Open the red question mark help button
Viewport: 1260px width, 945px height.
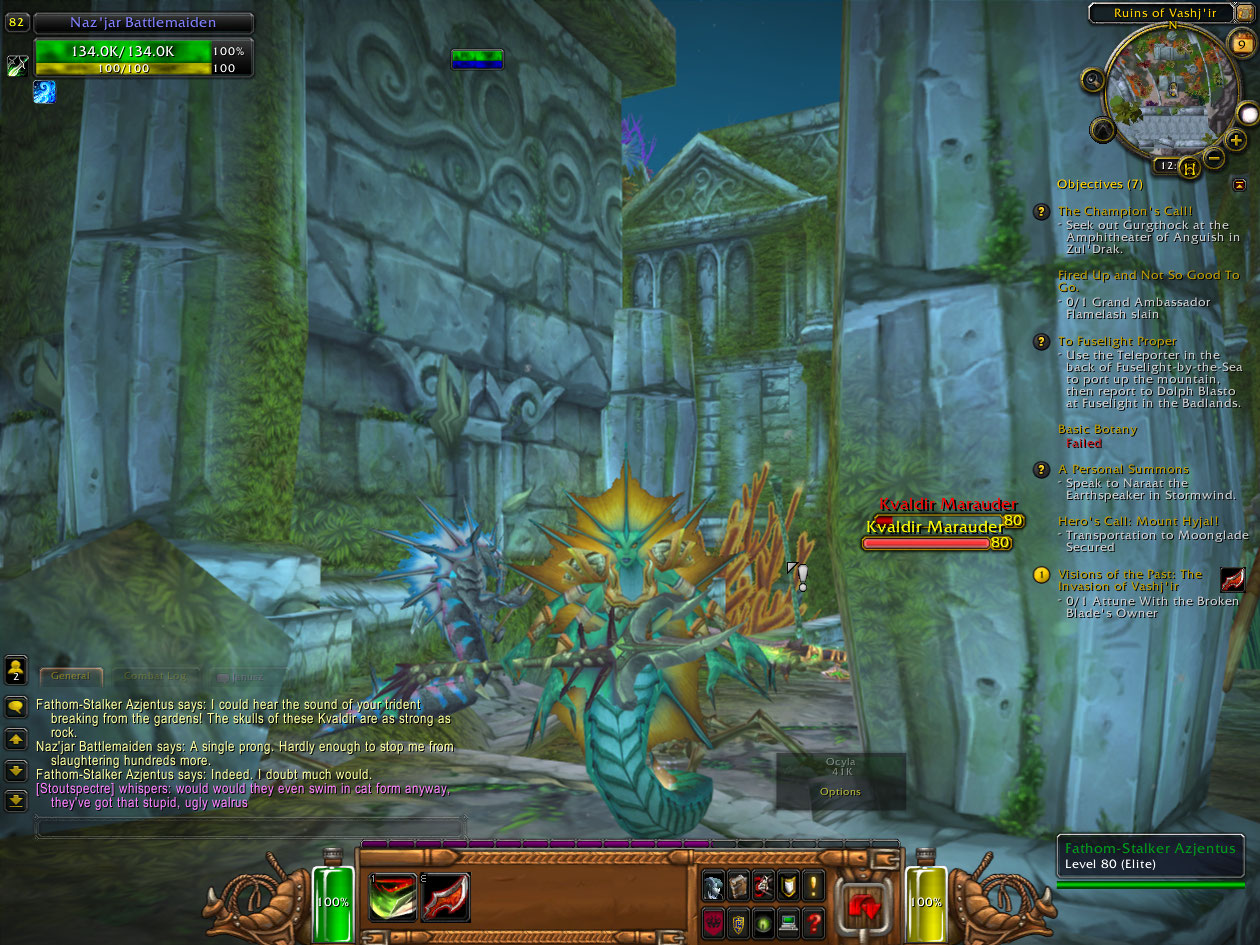814,920
